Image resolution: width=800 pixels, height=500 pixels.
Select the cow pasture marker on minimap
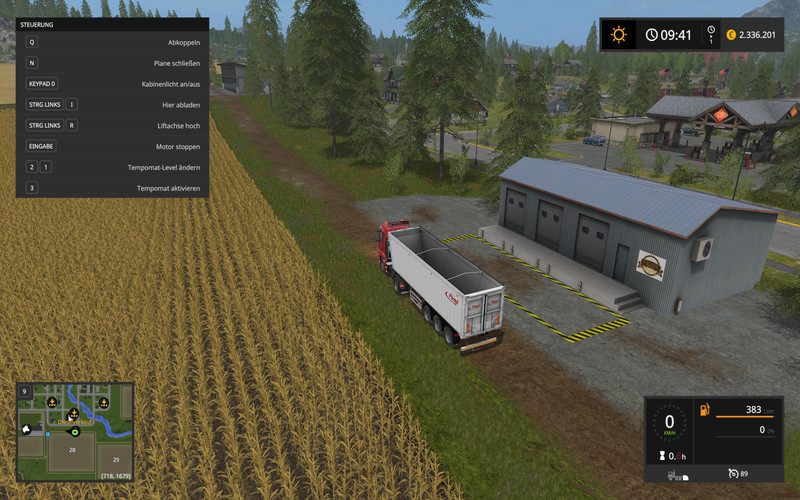click(x=26, y=428)
